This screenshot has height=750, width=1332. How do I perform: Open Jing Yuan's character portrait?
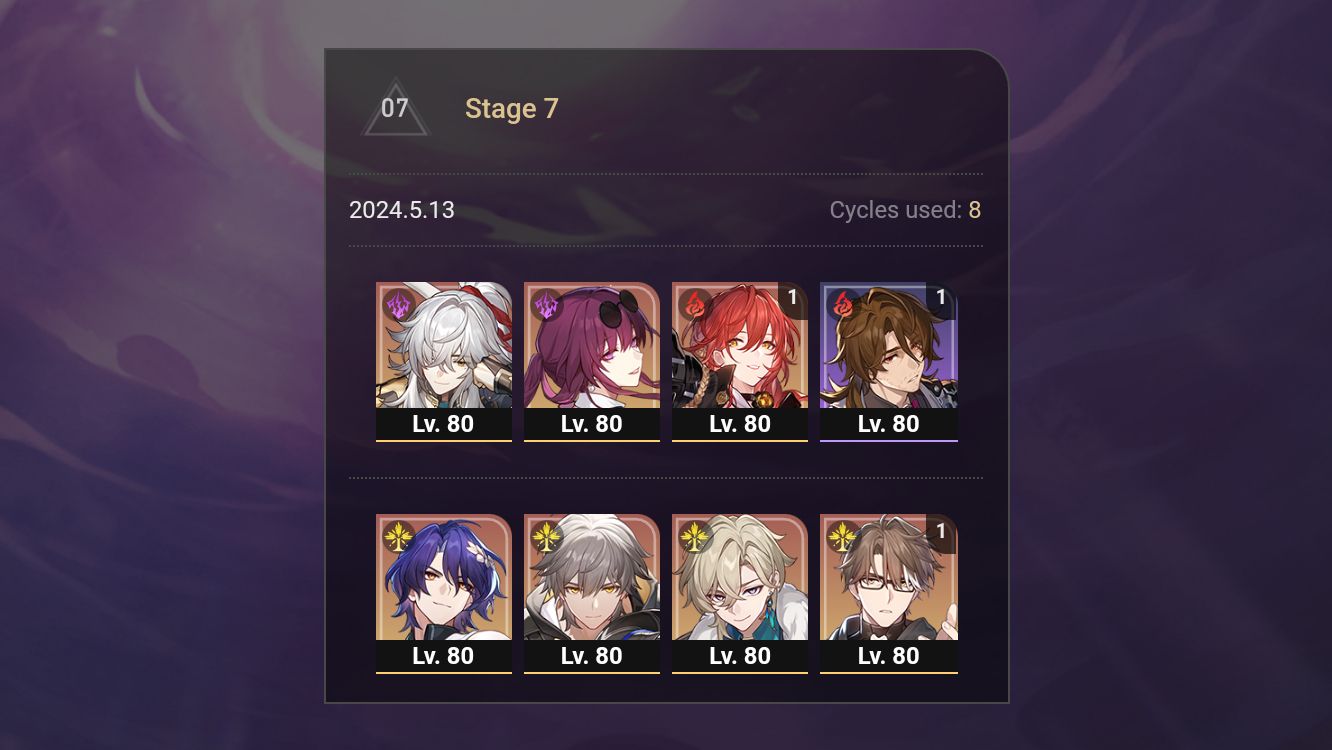coord(444,345)
